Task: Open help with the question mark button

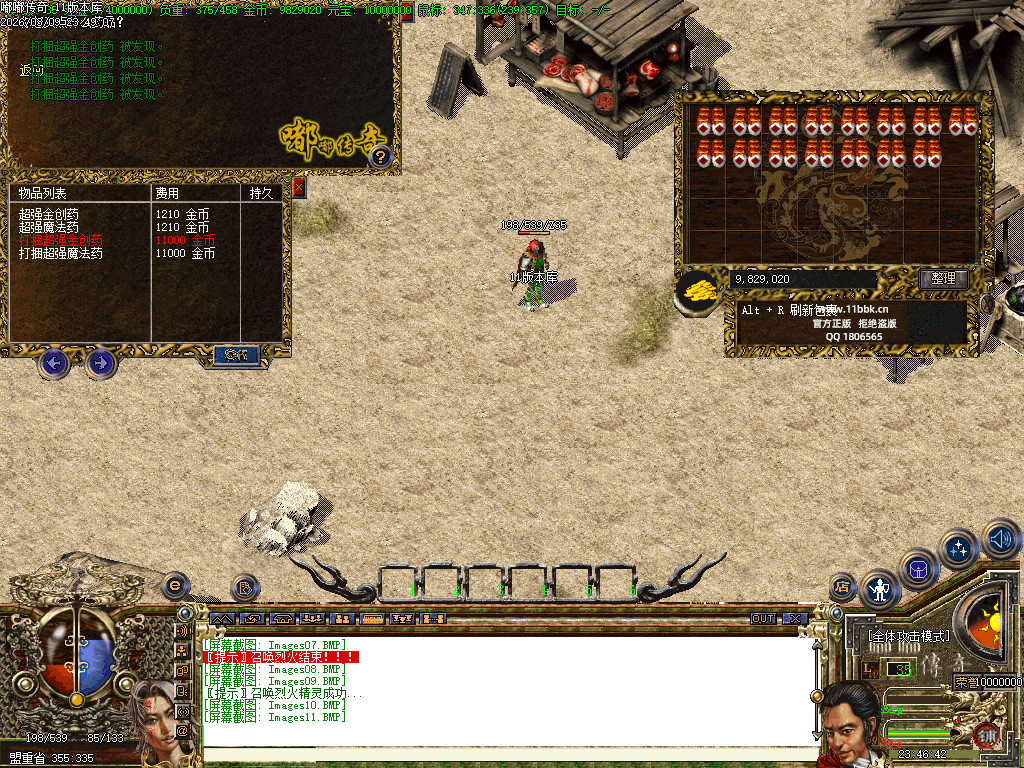Action: 380,156
